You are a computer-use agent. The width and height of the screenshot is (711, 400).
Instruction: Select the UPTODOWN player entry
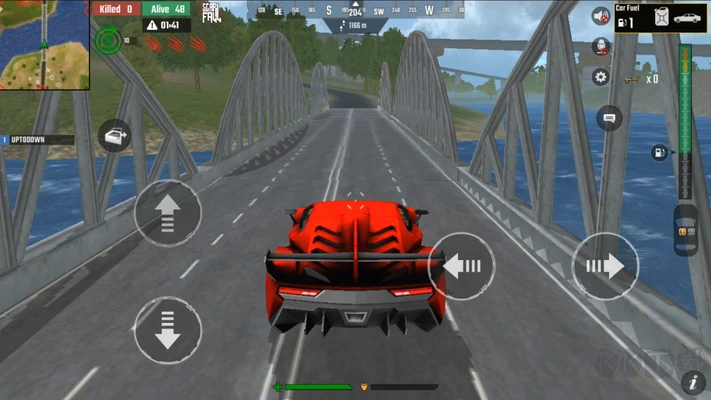(36, 139)
